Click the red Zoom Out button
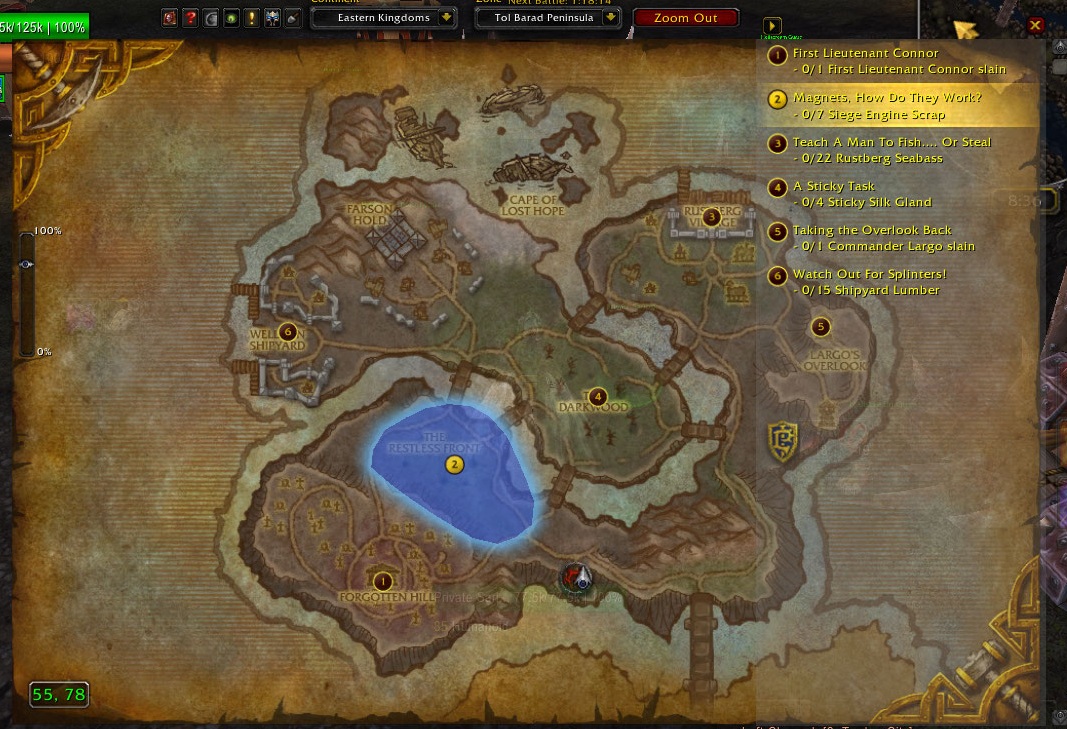The width and height of the screenshot is (1067, 729). [686, 18]
